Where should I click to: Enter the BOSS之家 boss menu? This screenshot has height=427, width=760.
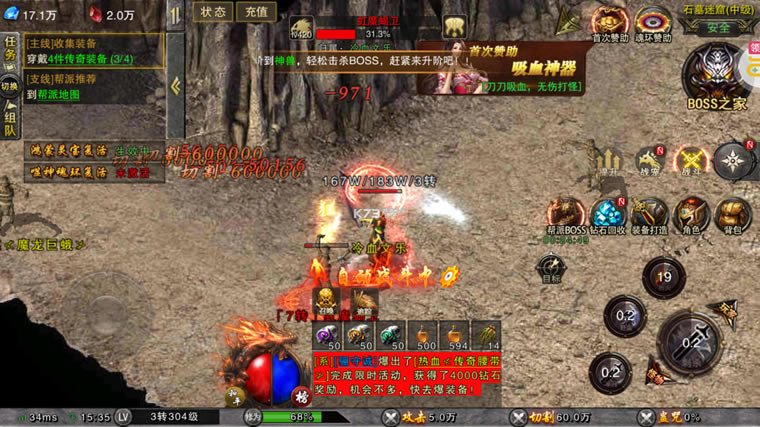[716, 77]
